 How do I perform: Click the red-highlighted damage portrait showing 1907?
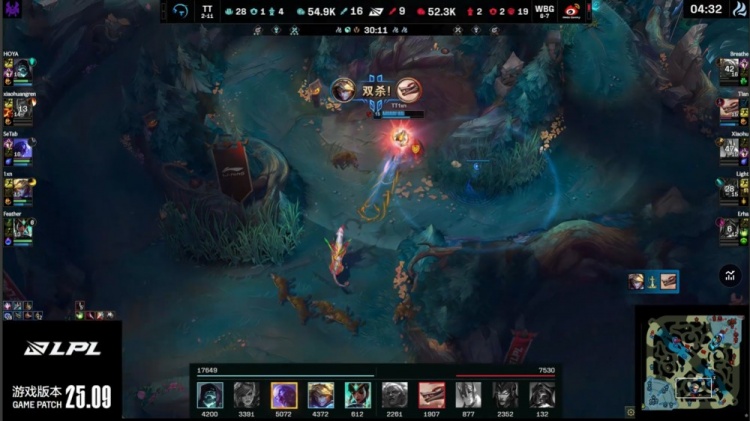click(431, 394)
